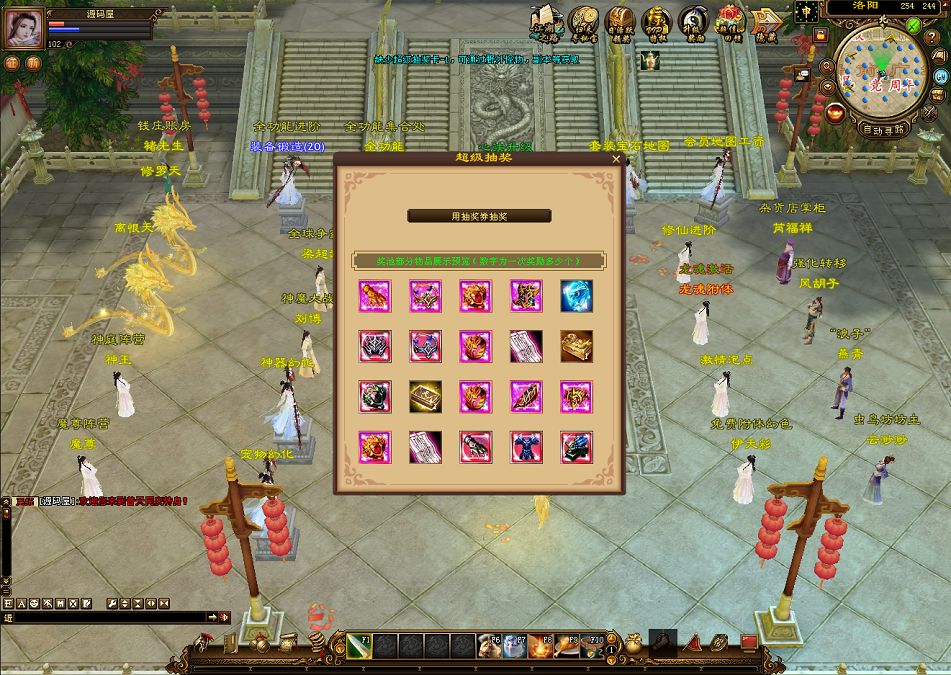Choose the blue chest armor prize
The height and width of the screenshot is (675, 951).
pyautogui.click(x=525, y=447)
